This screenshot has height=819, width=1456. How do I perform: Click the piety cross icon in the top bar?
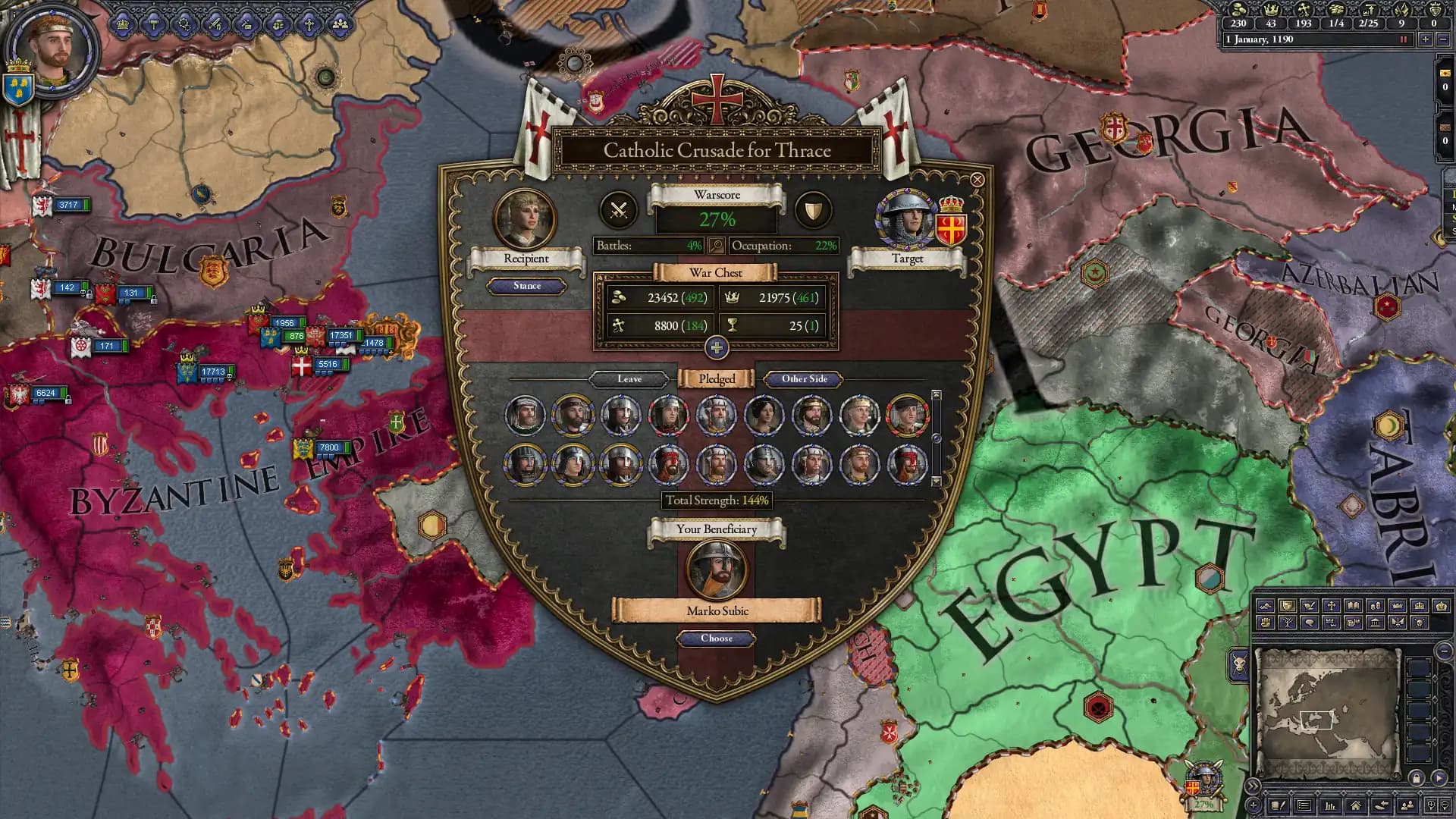click(1304, 11)
